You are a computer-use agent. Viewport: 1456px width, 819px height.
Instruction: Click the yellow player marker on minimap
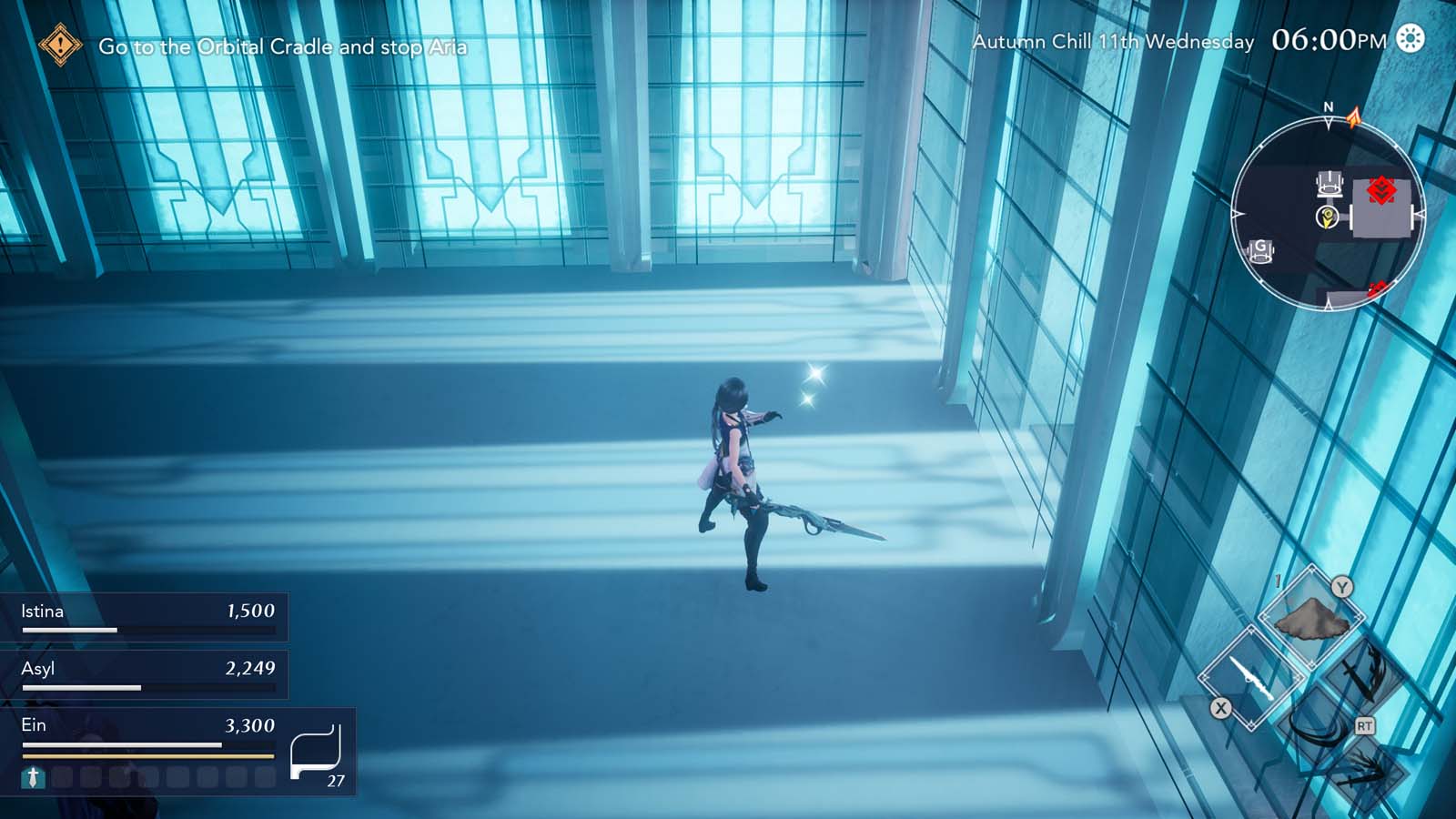1327,217
